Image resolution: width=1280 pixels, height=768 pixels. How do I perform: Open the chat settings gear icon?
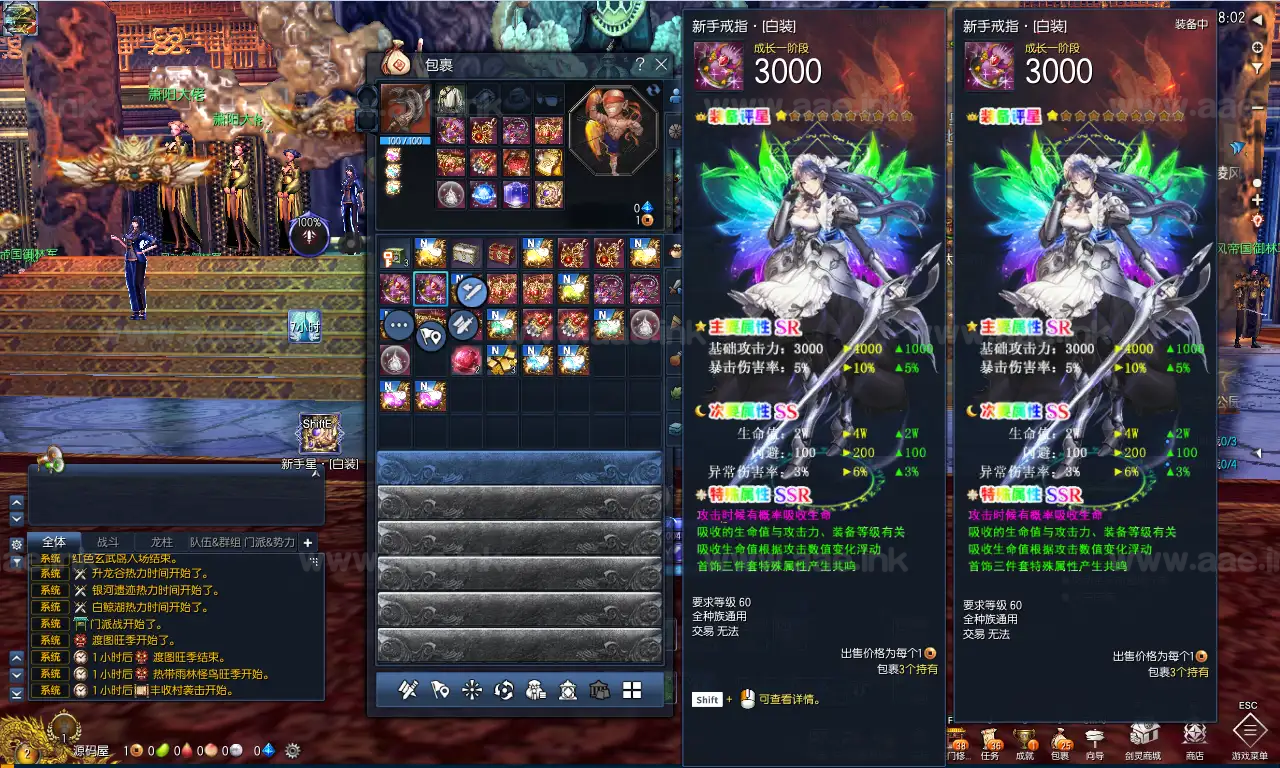15,544
